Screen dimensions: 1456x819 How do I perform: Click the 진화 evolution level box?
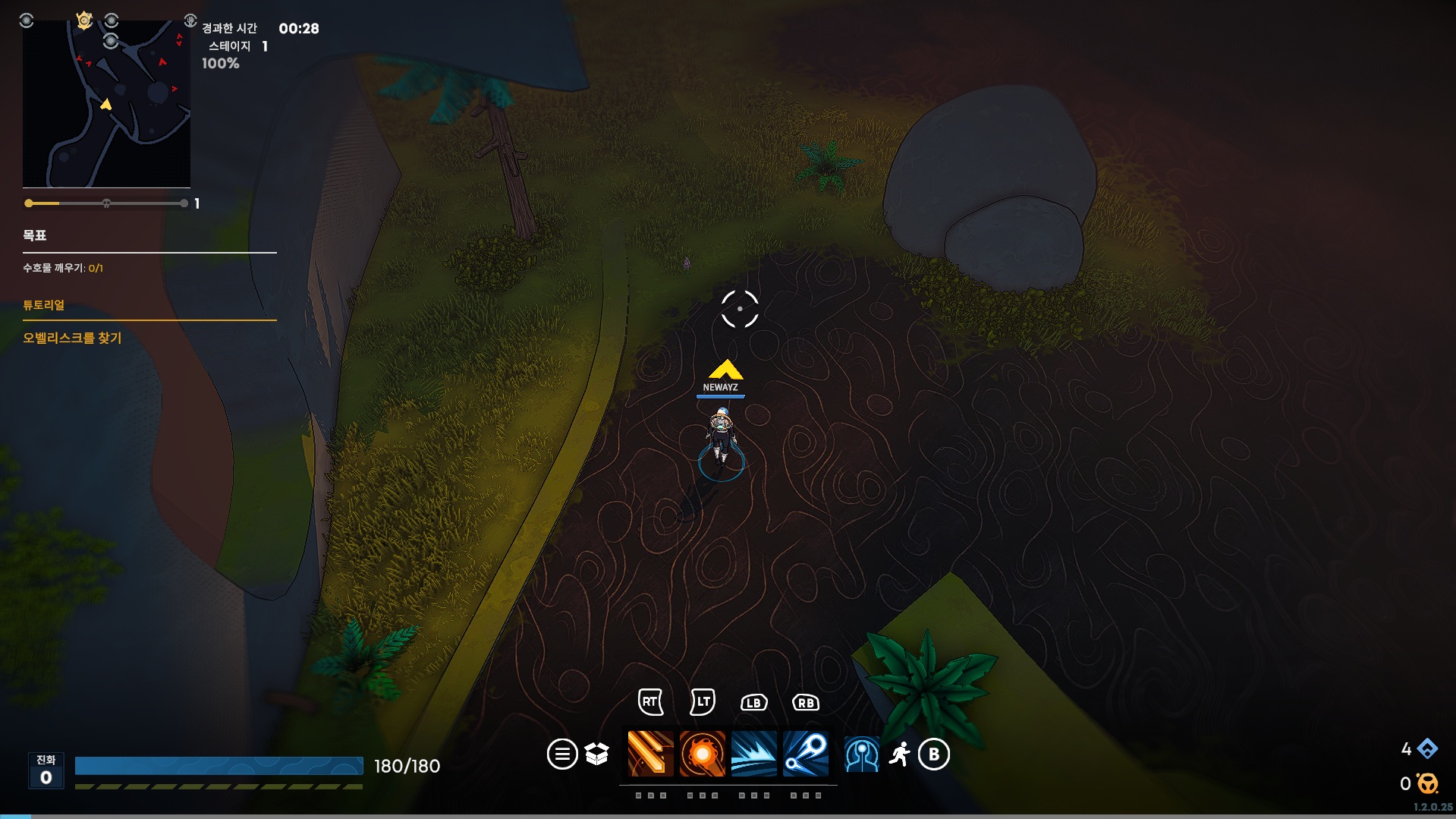tap(46, 770)
